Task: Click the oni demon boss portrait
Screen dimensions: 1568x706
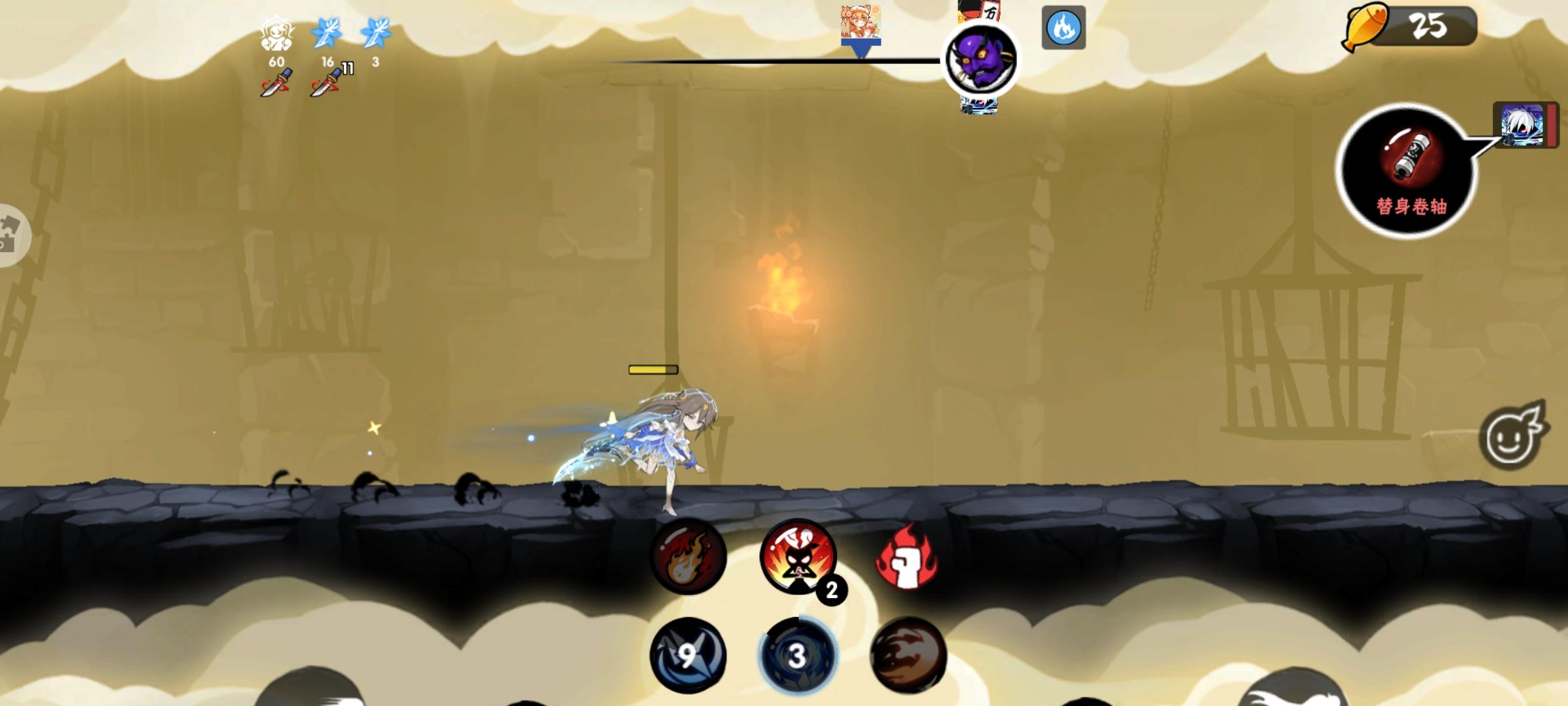Action: [x=981, y=59]
